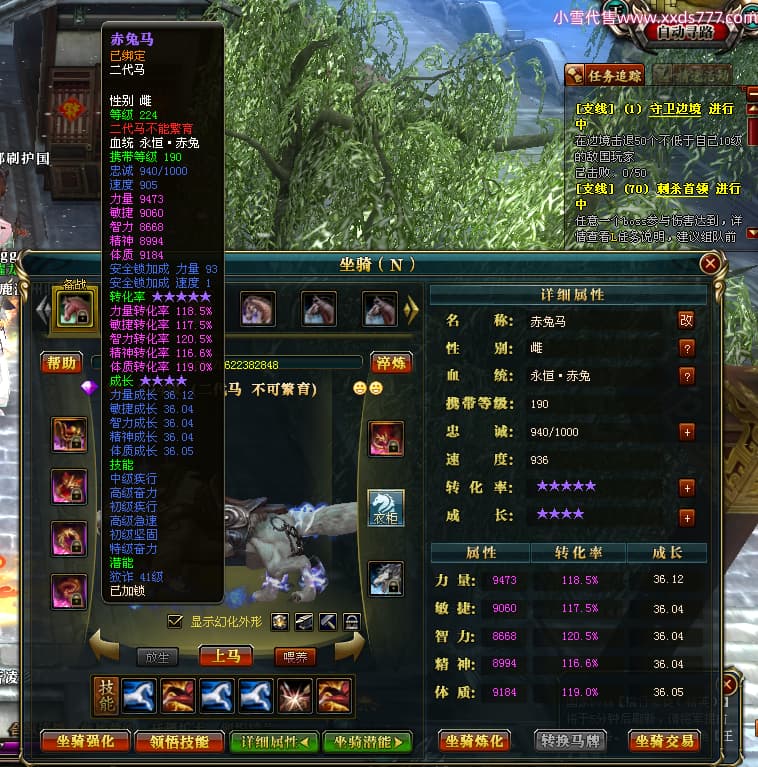
Task: Toggle 显示幻化外形 checkbox
Action: pyautogui.click(x=176, y=621)
